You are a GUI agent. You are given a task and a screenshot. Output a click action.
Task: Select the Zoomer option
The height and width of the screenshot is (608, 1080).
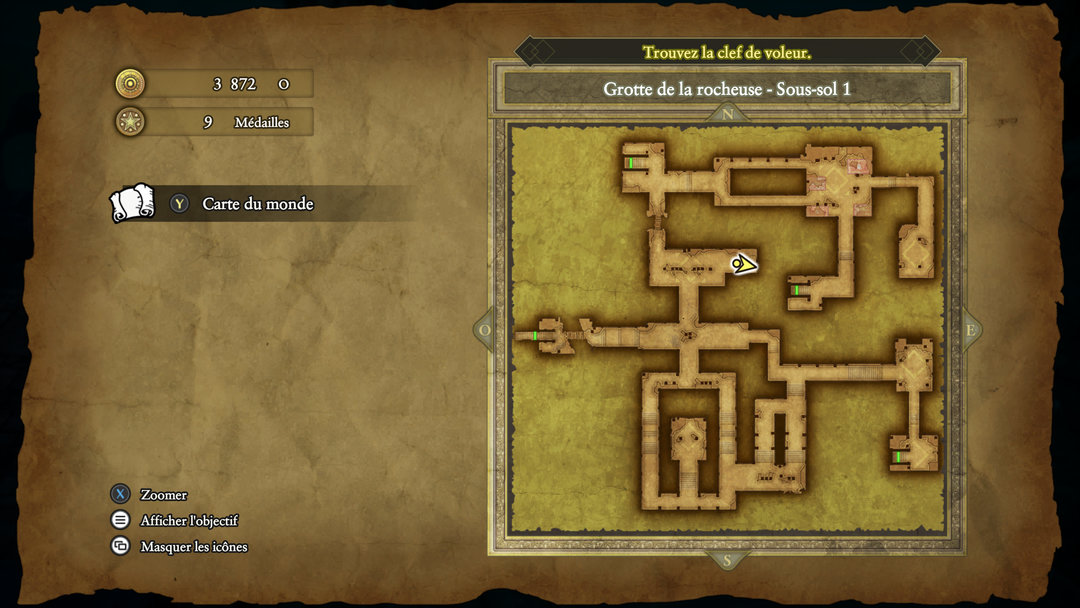tap(163, 494)
